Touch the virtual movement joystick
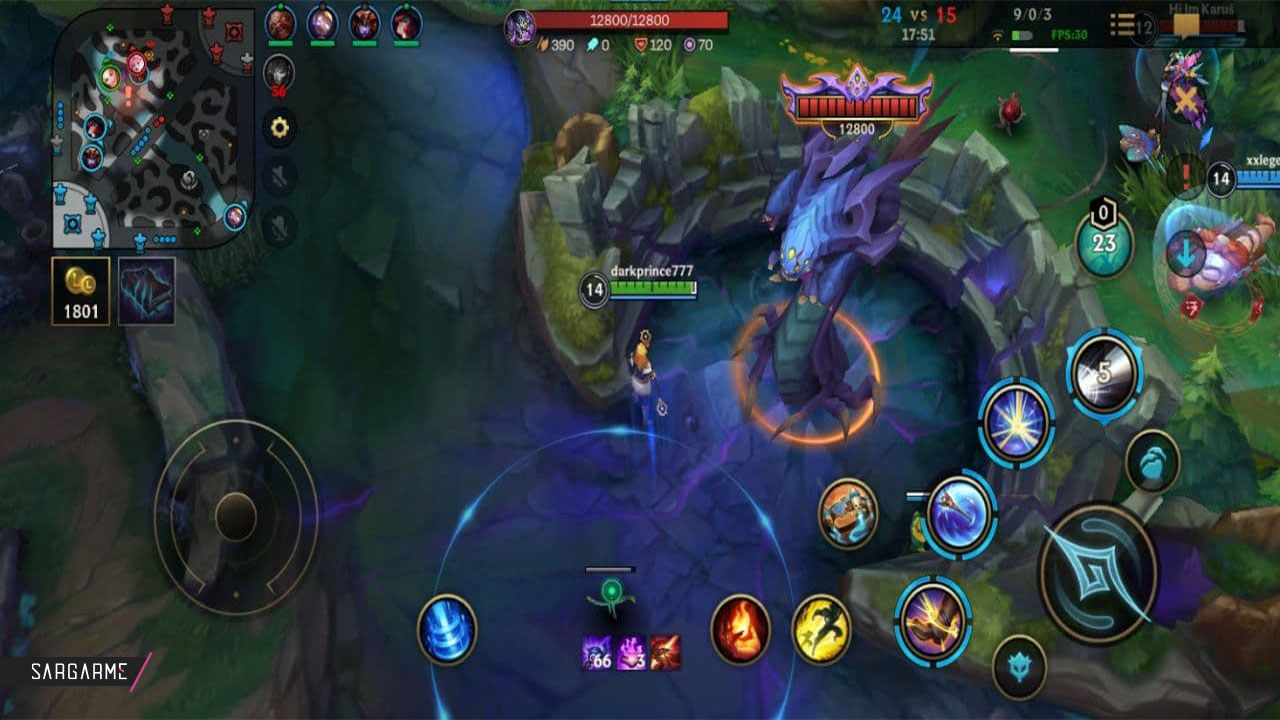1280x720 pixels. (x=236, y=517)
